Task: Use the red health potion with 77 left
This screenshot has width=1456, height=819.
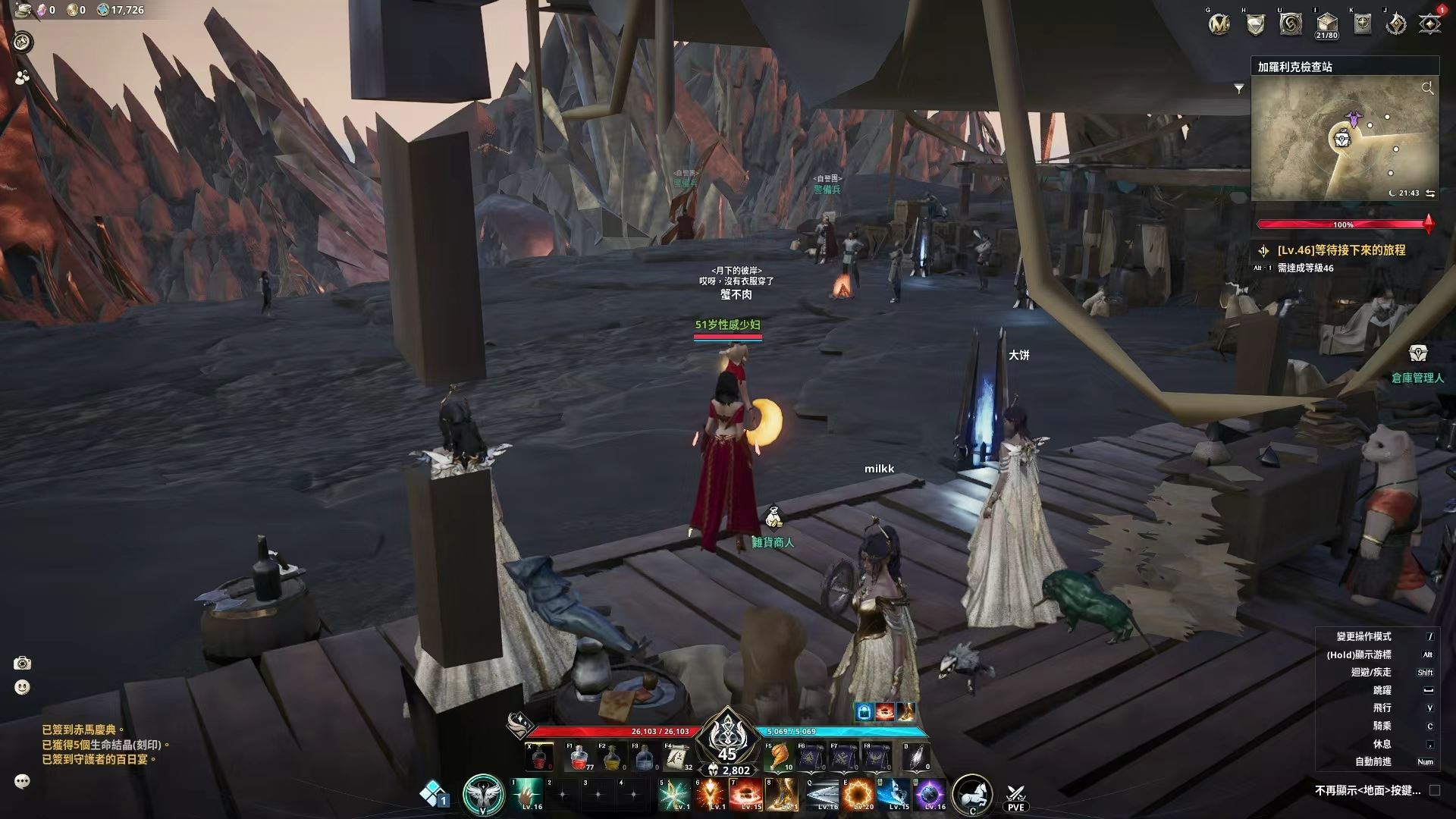Action: [579, 757]
